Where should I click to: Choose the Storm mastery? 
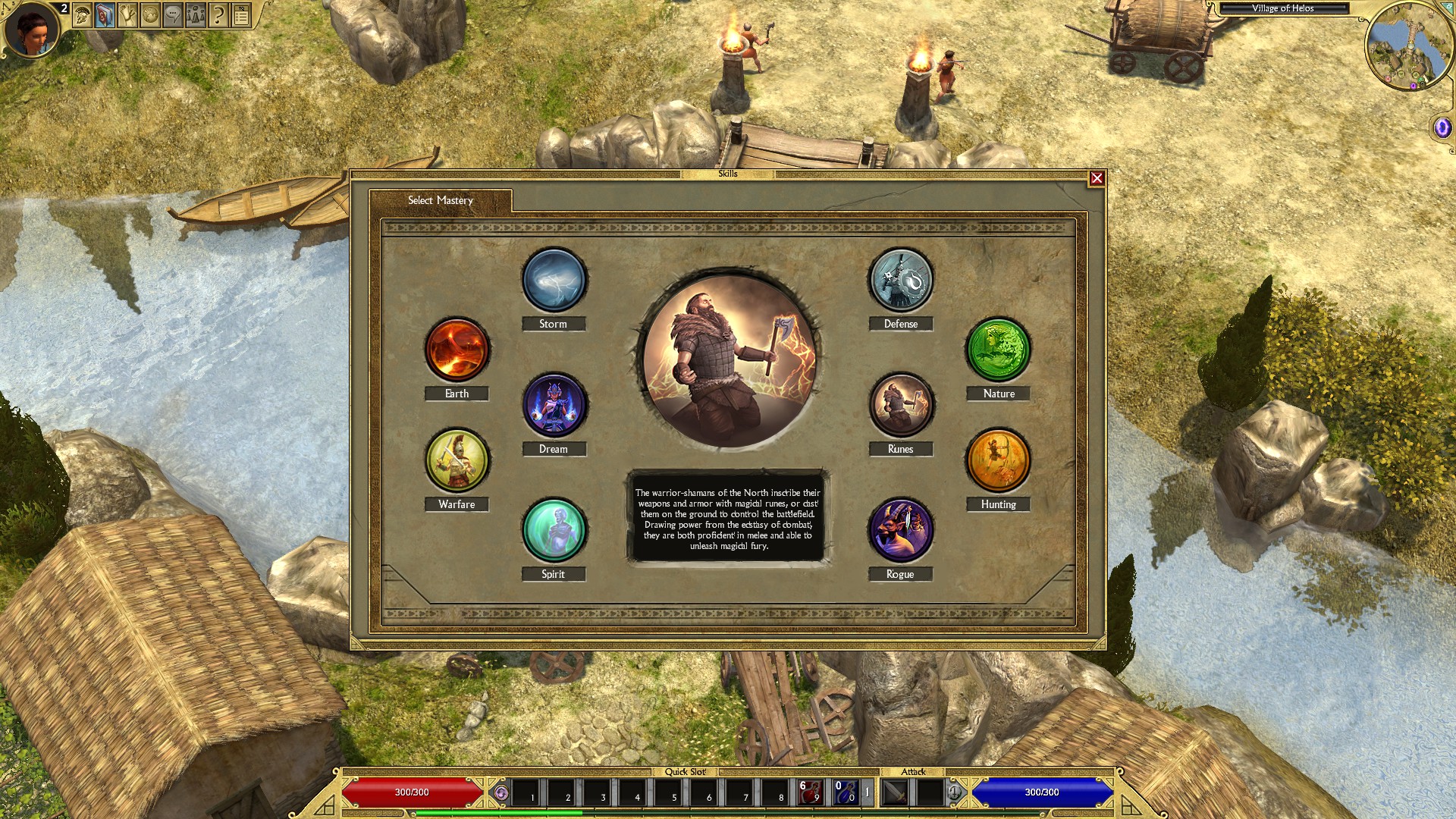coord(554,280)
